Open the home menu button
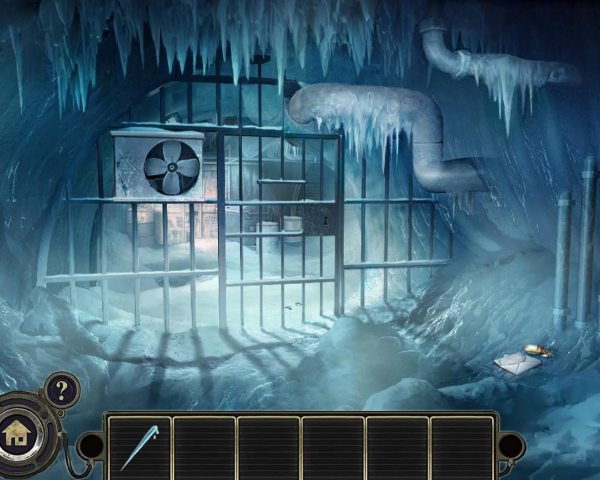600x480 pixels. pyautogui.click(x=17, y=435)
